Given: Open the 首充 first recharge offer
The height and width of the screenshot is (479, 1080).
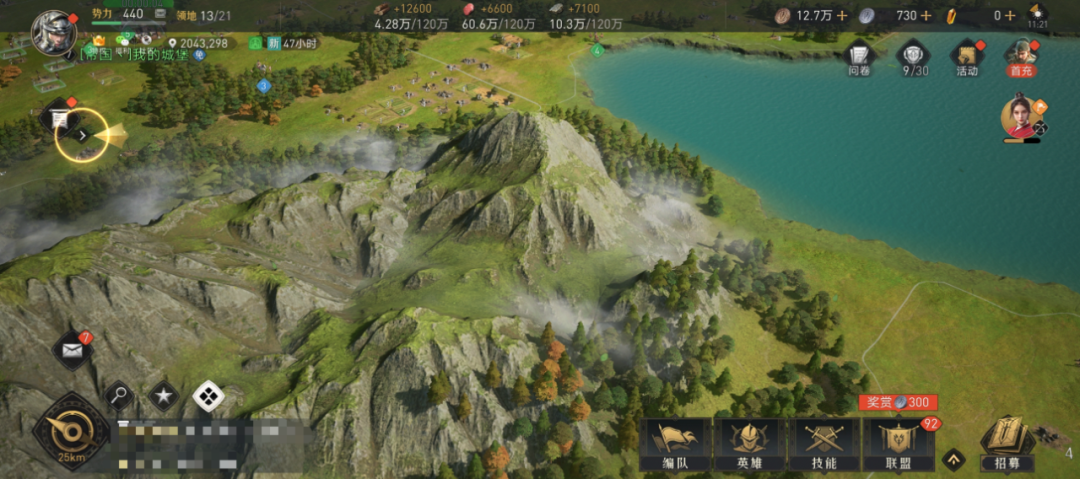Looking at the screenshot, I should coord(1021,58).
